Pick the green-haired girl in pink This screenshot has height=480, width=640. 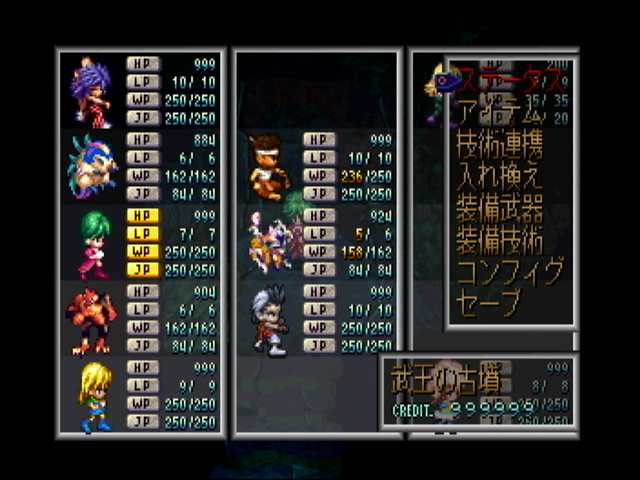coord(92,243)
